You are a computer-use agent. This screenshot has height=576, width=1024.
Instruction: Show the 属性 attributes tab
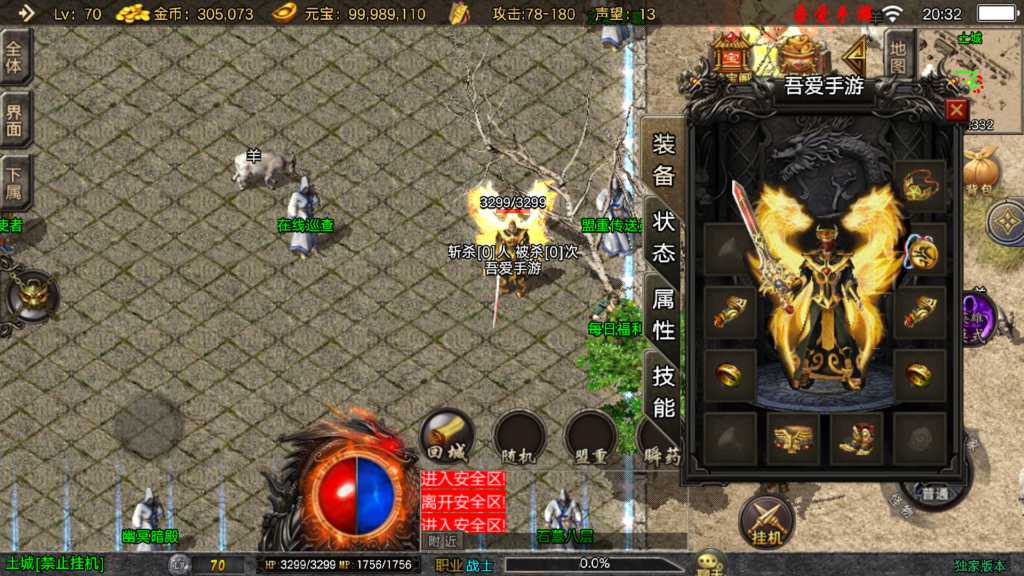[664, 313]
